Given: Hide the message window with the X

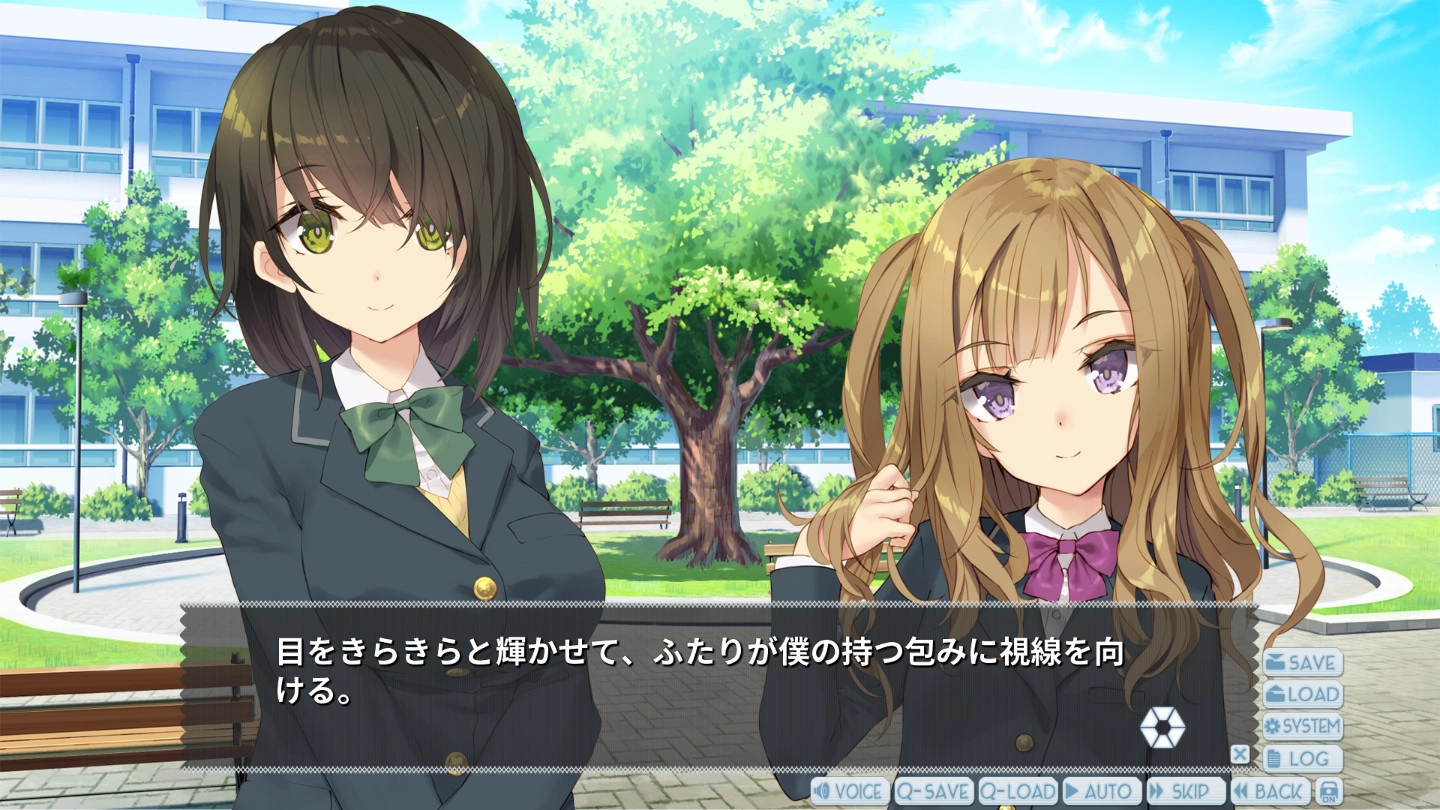Looking at the screenshot, I should [1240, 754].
